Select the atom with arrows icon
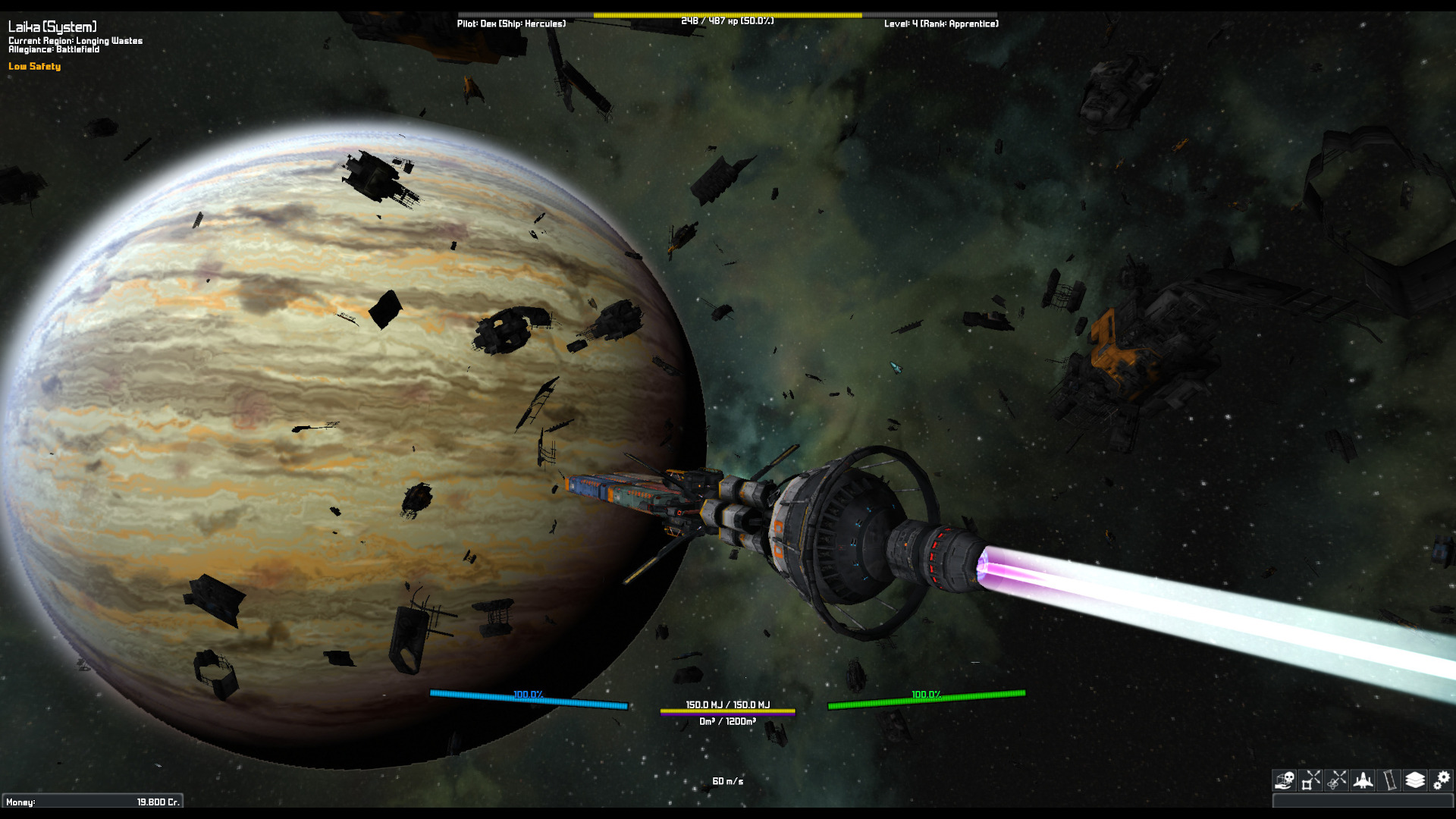 click(x=1337, y=780)
